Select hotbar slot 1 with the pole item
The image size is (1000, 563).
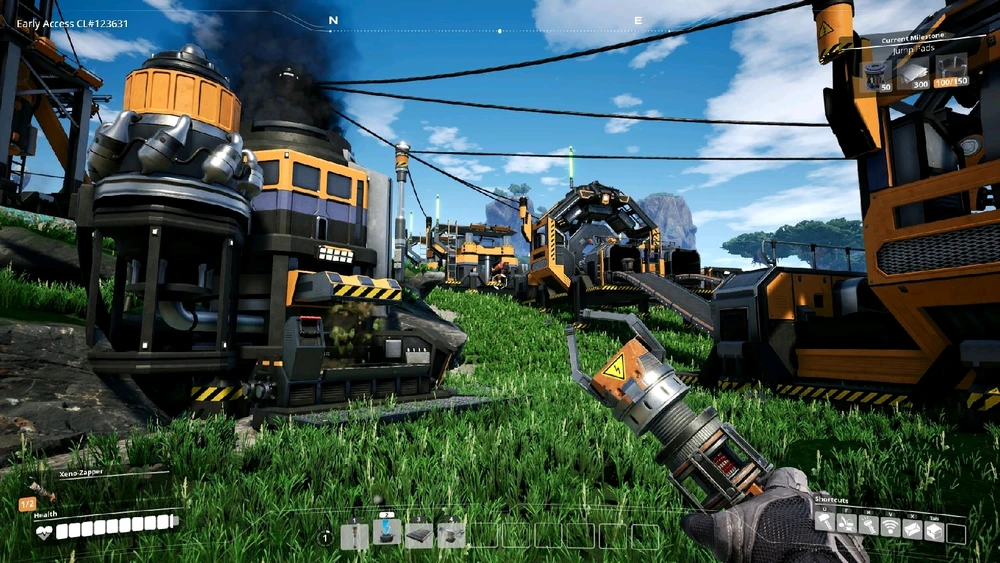pyautogui.click(x=355, y=536)
